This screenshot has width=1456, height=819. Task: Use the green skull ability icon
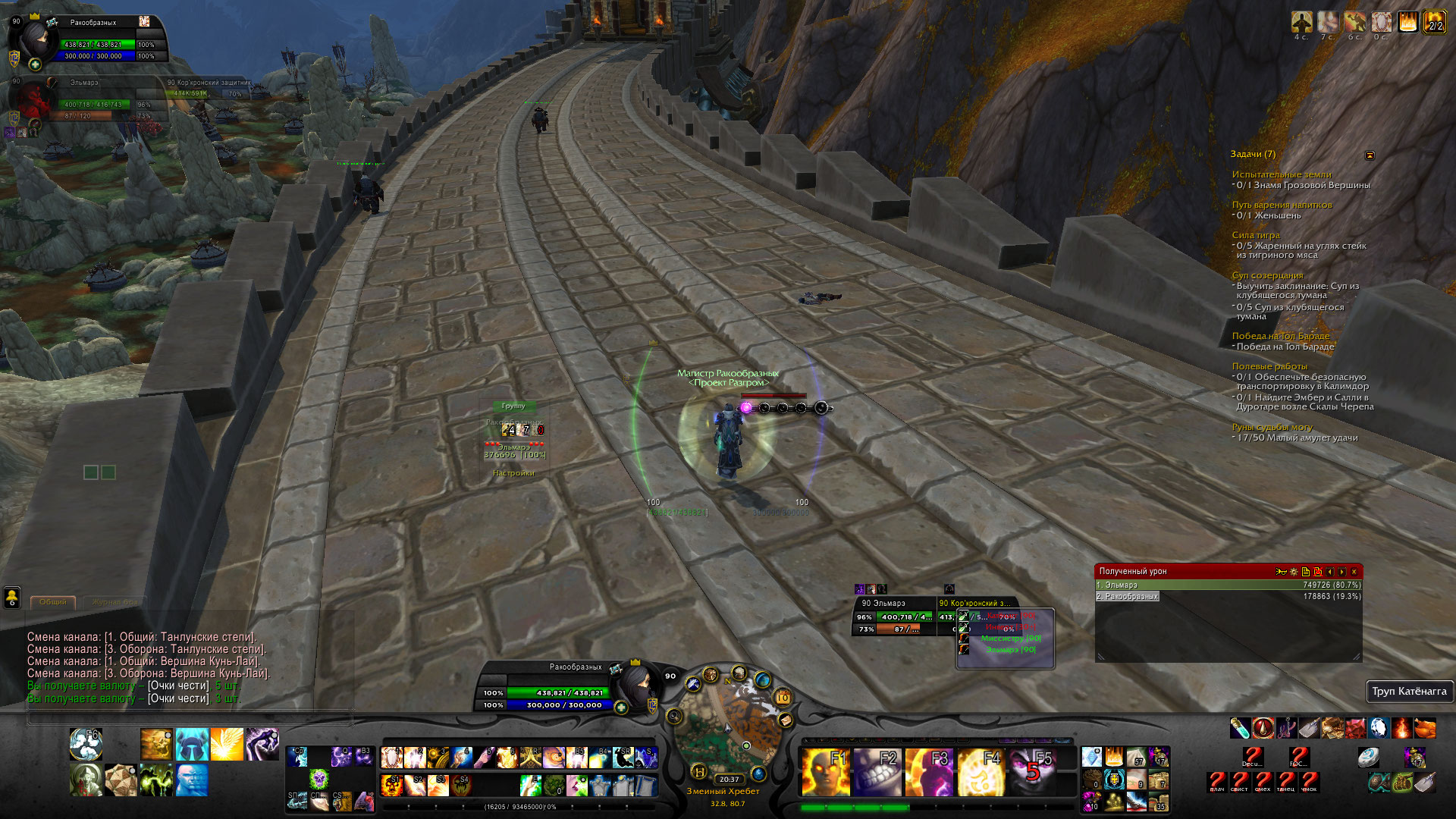click(x=318, y=778)
